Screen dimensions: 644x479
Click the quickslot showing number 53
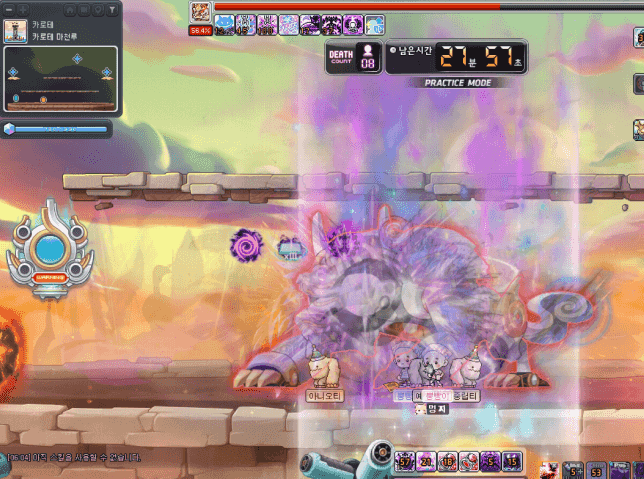pyautogui.click(x=597, y=470)
